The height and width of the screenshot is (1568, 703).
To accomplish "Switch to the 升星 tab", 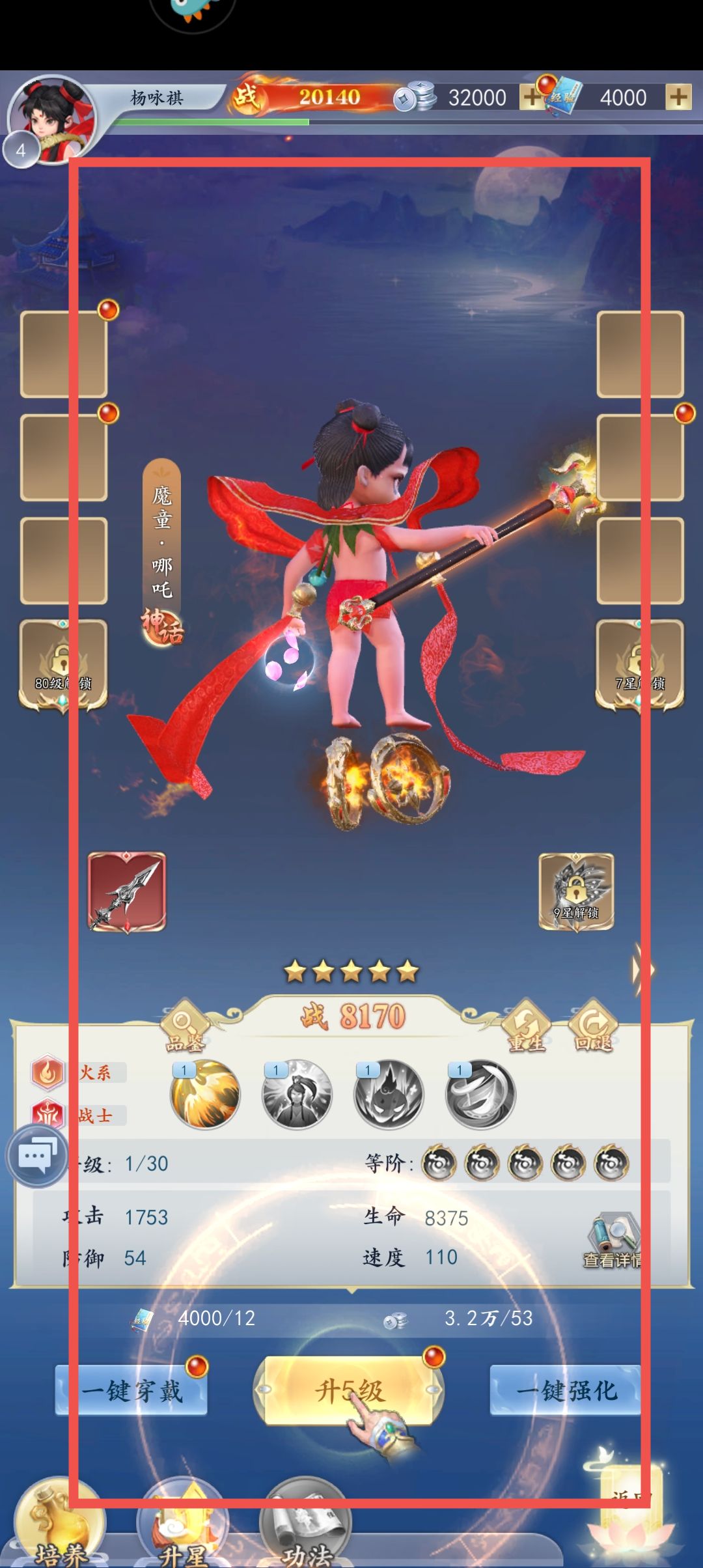I will (x=183, y=1528).
